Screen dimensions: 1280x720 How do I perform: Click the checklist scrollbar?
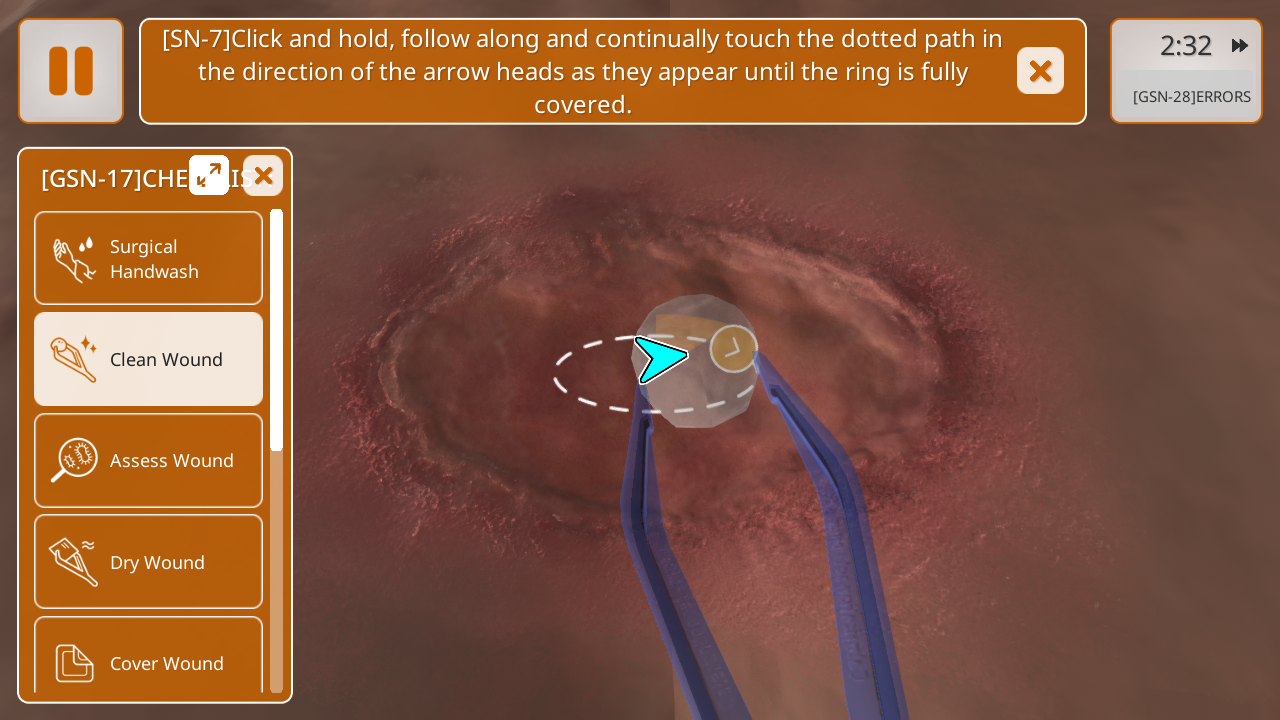277,330
